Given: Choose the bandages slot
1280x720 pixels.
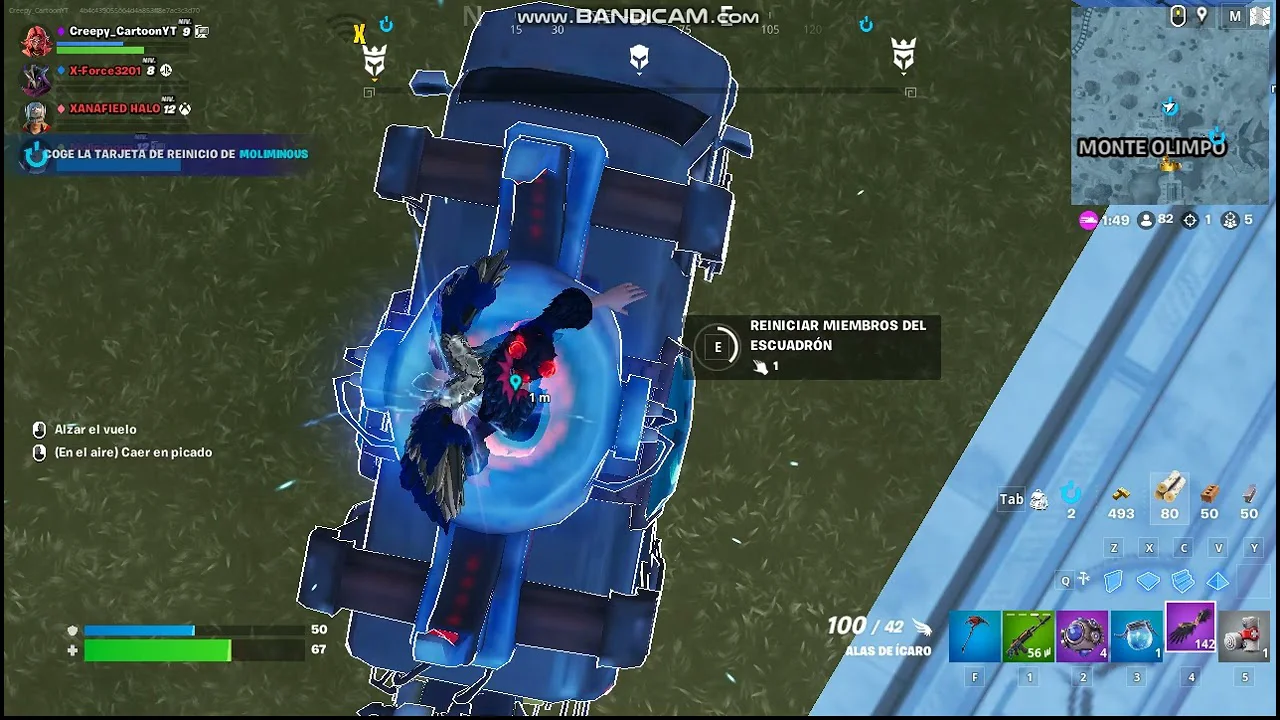Looking at the screenshot, I should [x=1244, y=637].
